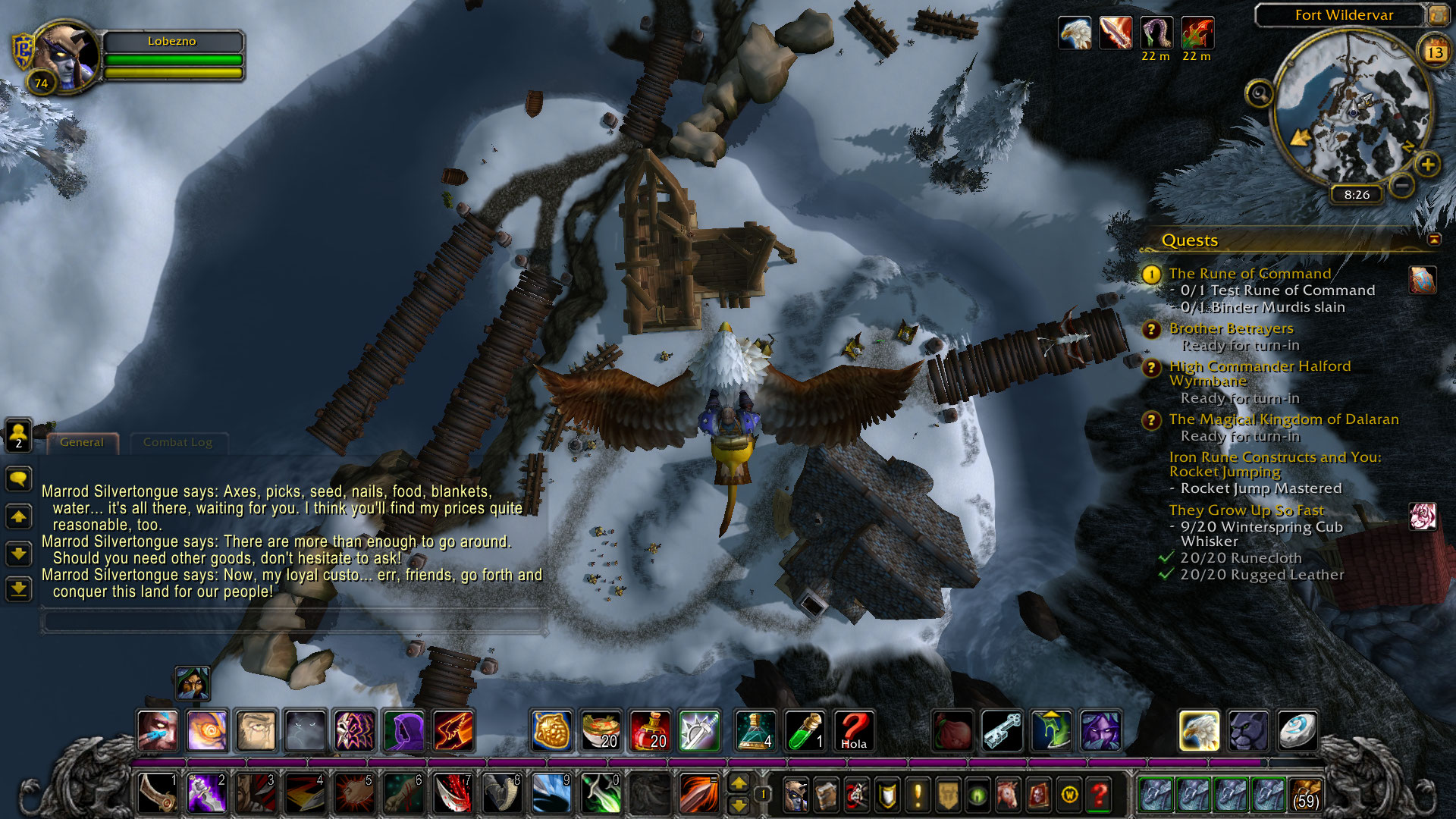The width and height of the screenshot is (1456, 819).
Task: Select The Rune of Command quest
Action: (x=1249, y=274)
